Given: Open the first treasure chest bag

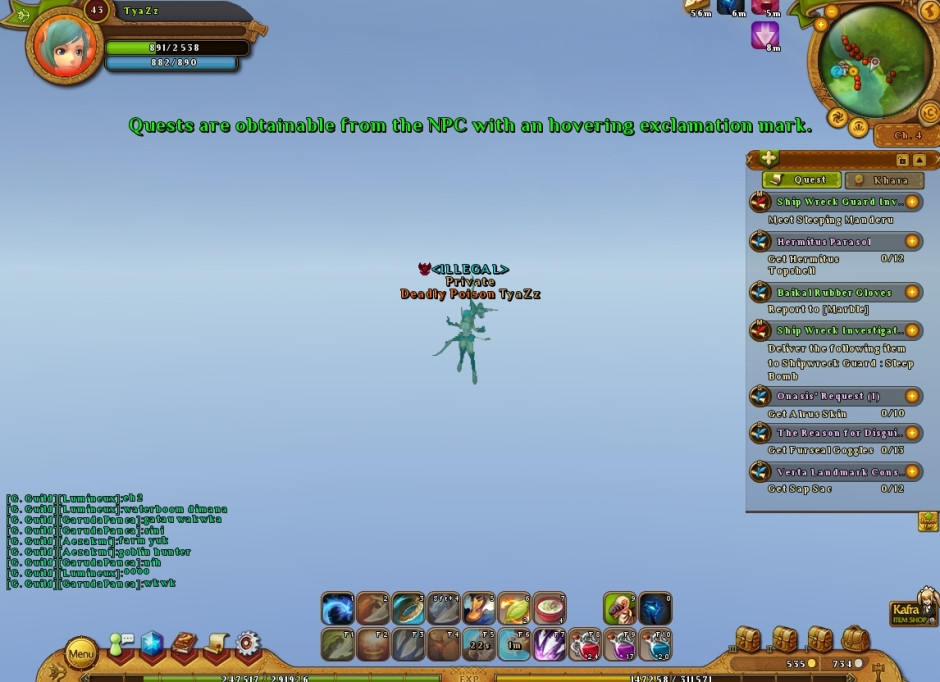Looking at the screenshot, I should (x=749, y=638).
